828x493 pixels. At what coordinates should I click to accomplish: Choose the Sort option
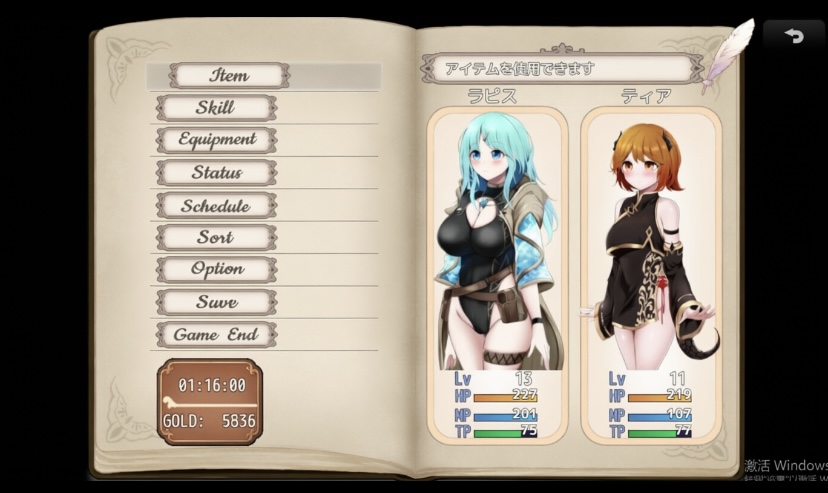pyautogui.click(x=216, y=238)
